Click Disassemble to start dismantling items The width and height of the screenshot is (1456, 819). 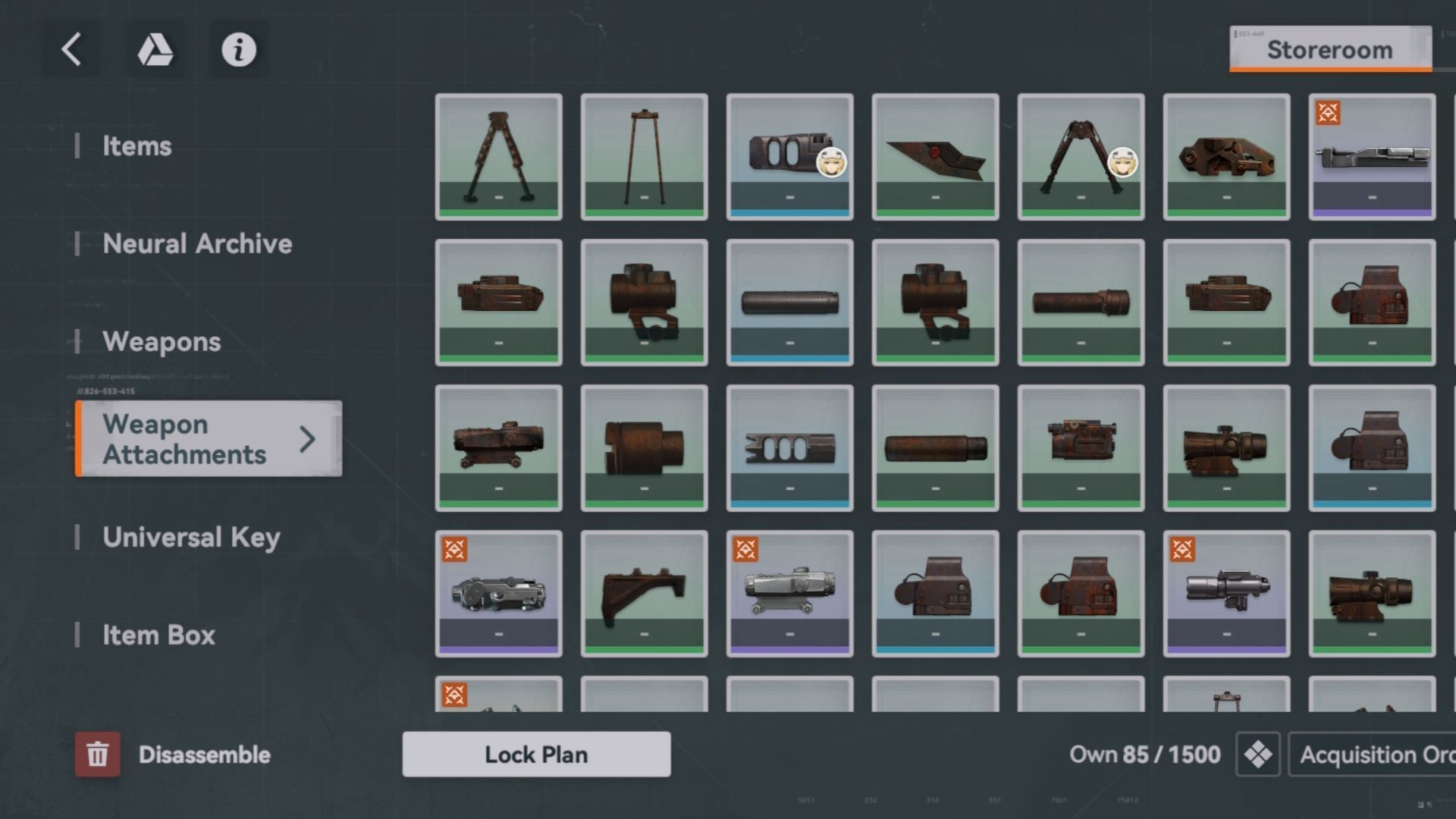203,755
